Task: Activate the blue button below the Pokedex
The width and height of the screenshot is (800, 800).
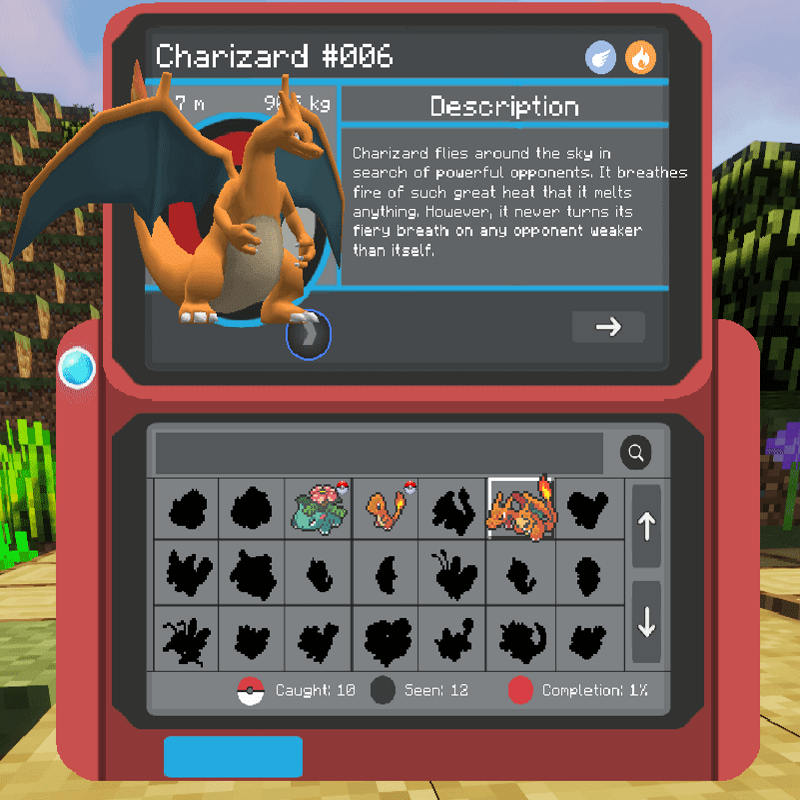Action: pos(233,757)
